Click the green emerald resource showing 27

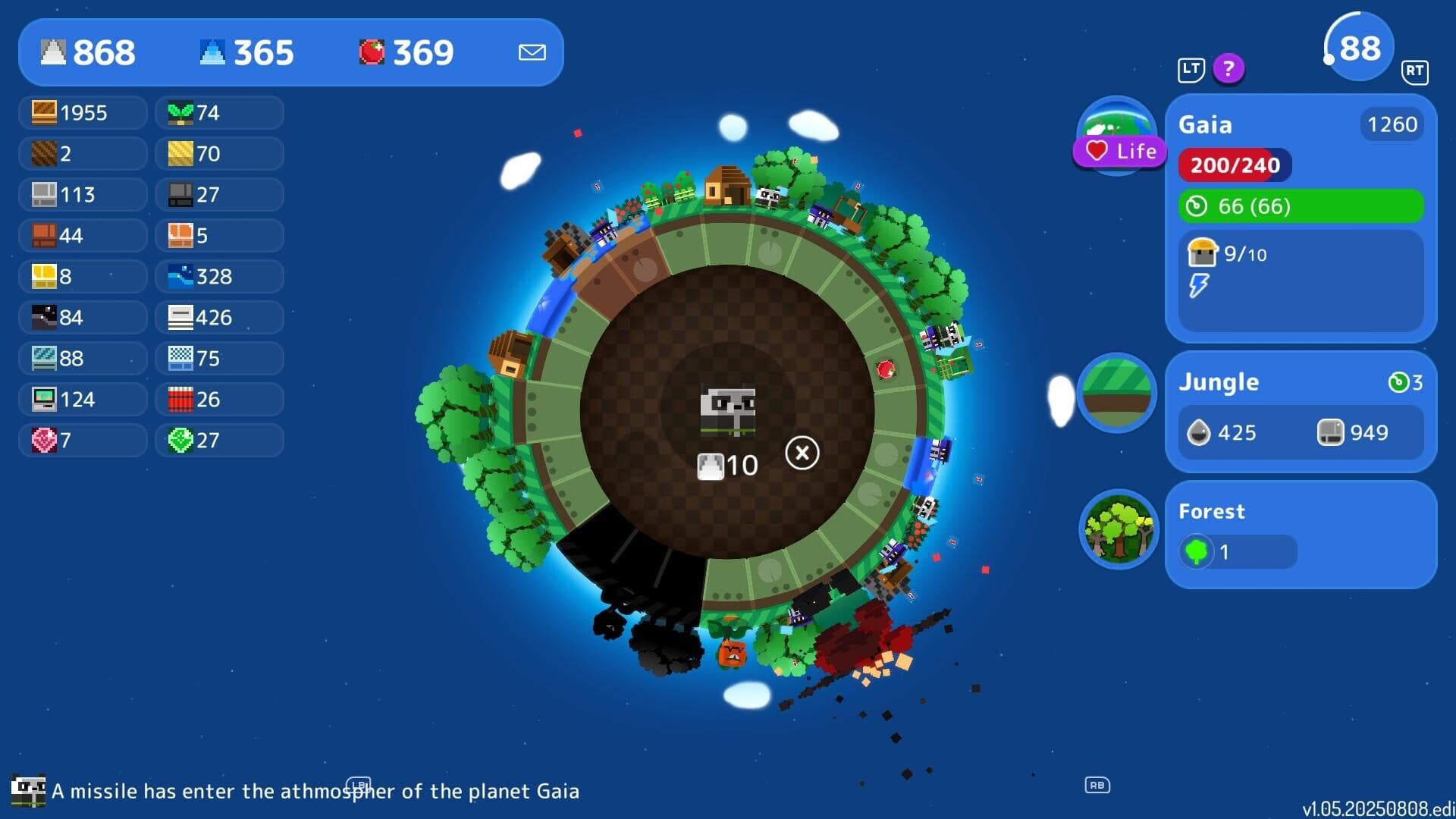tap(218, 440)
